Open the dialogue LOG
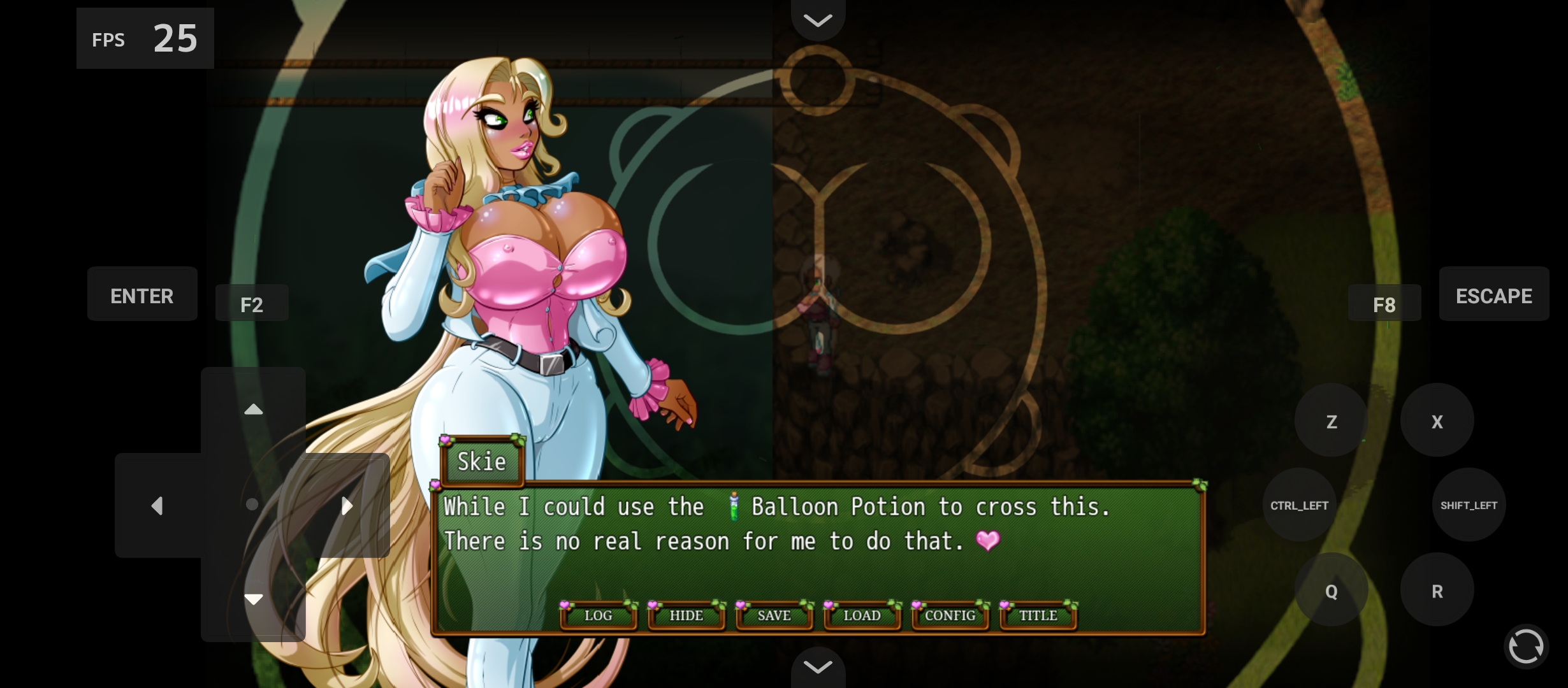Image resolution: width=1568 pixels, height=688 pixels. pos(598,615)
